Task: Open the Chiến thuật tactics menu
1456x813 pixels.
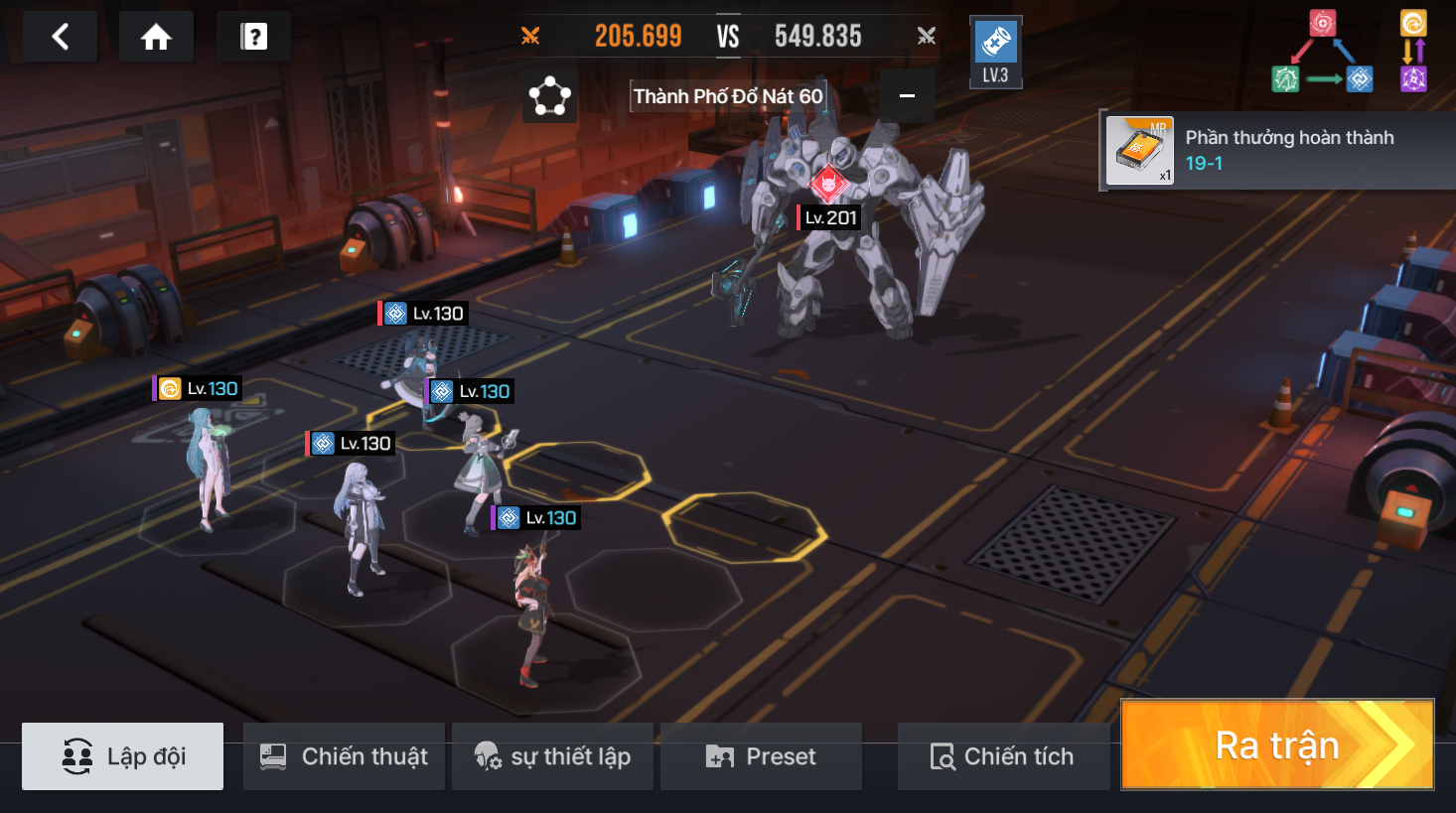Action: 344,756
